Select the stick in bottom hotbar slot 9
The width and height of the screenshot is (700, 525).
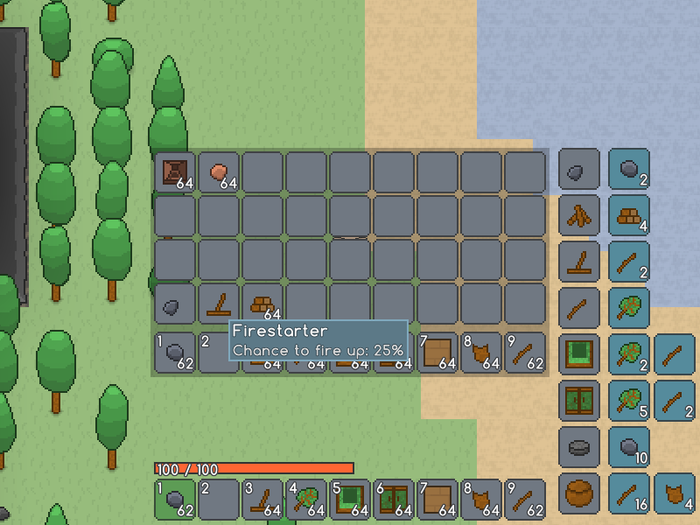click(526, 498)
